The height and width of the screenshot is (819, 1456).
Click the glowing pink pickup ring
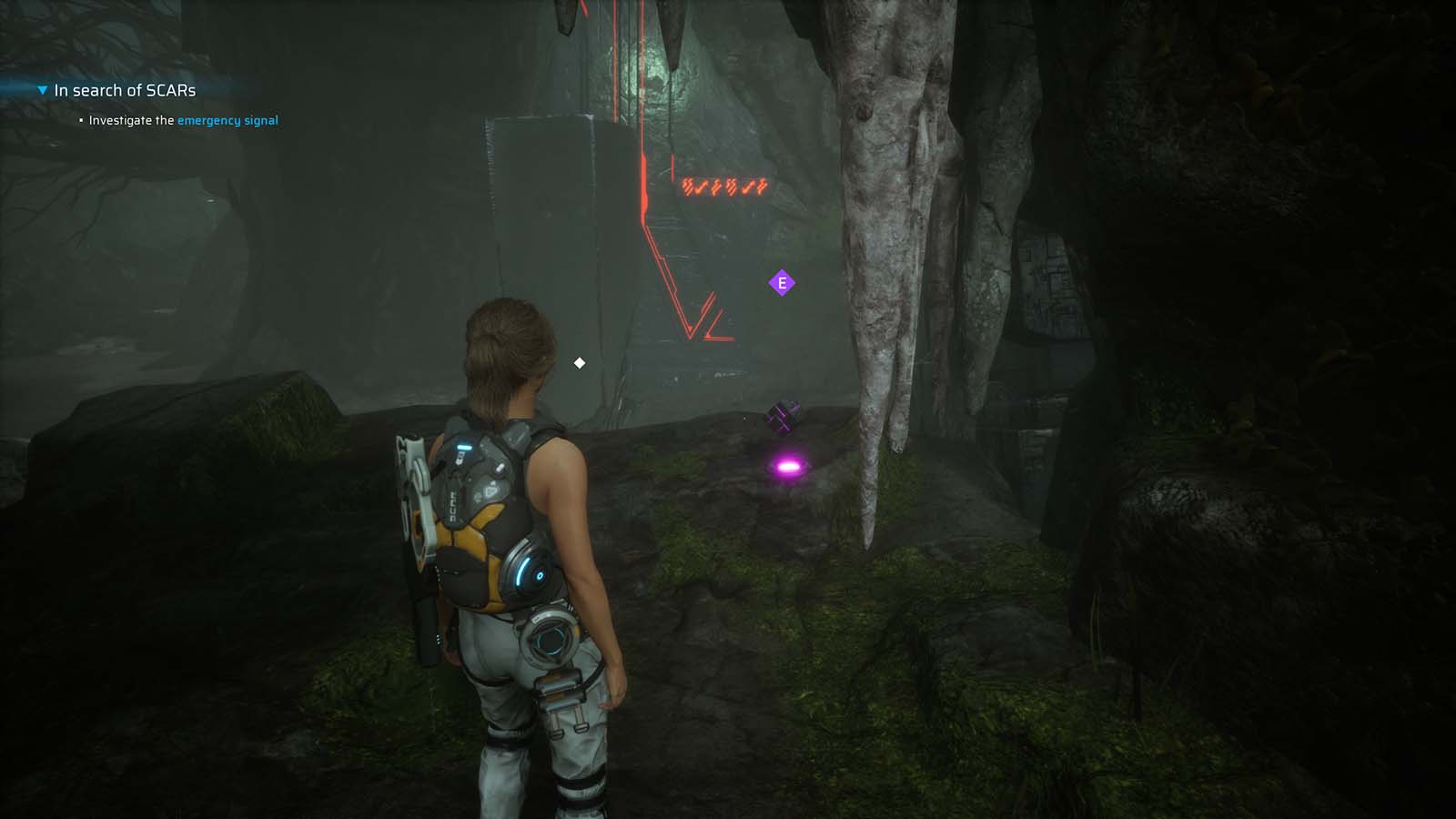point(788,465)
